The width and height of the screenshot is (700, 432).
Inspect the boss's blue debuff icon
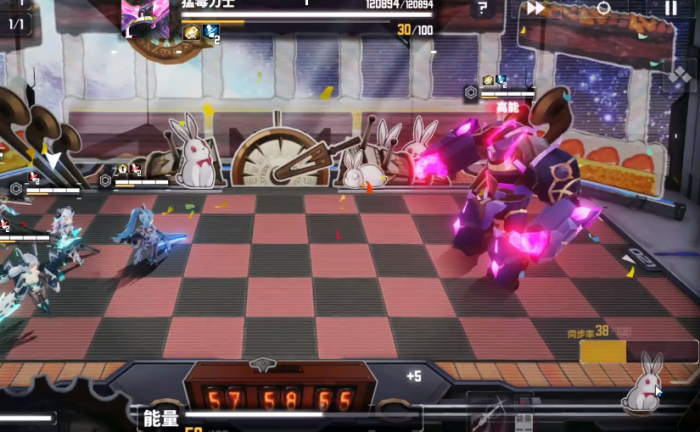211,32
